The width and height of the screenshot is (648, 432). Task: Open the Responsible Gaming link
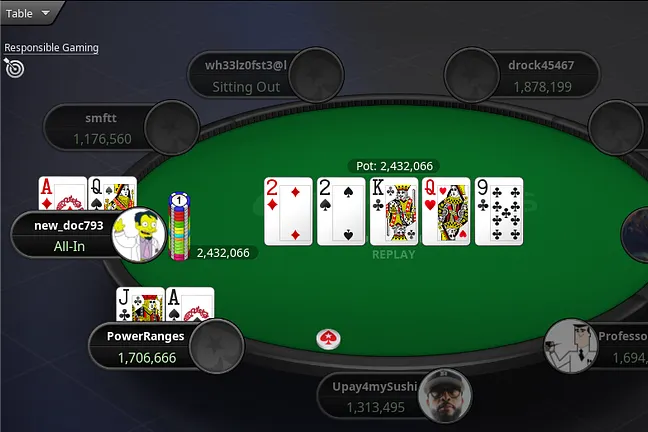(x=51, y=47)
